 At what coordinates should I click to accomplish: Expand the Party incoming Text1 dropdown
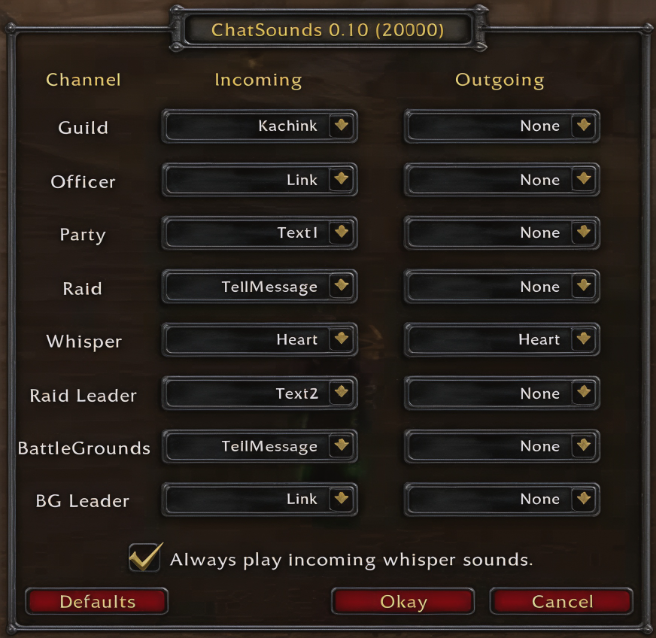[341, 233]
